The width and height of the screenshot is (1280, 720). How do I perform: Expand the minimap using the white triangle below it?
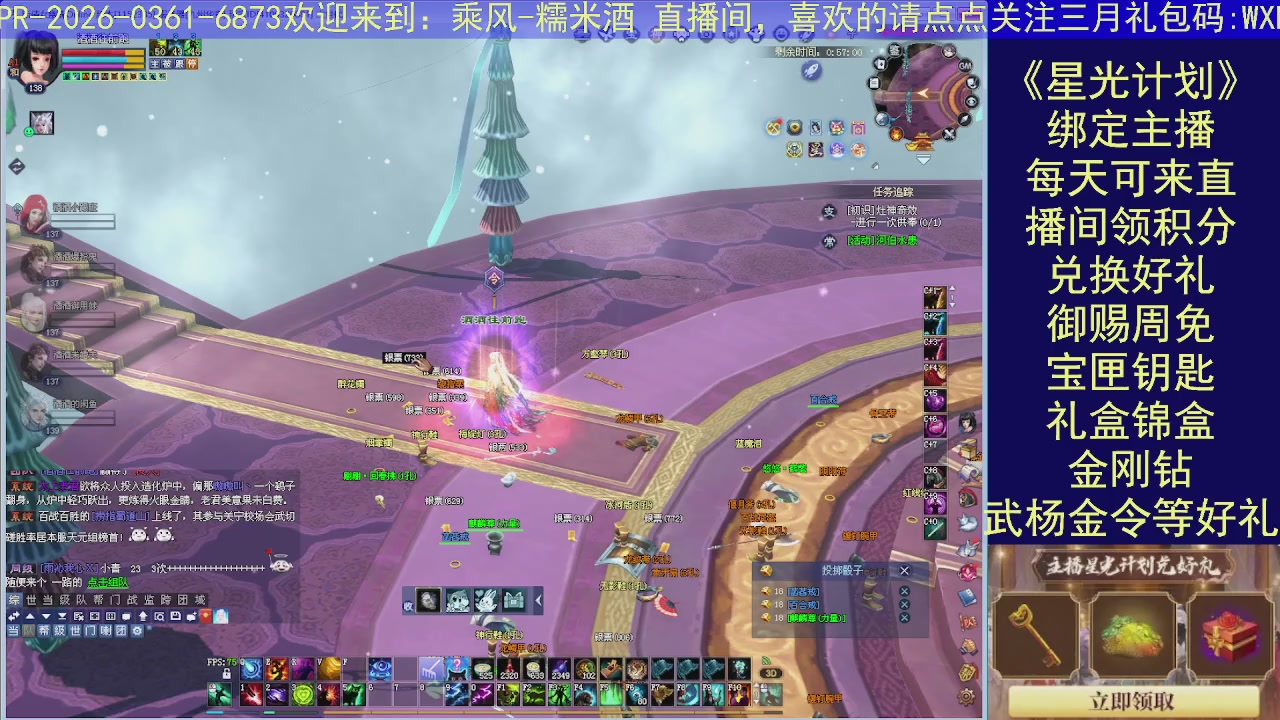(923, 160)
